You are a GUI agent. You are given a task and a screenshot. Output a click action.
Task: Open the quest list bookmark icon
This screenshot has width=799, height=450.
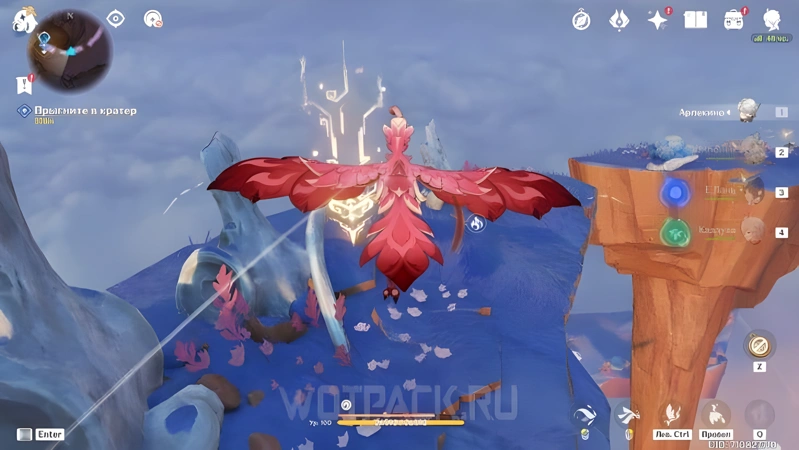pyautogui.click(x=24, y=85)
